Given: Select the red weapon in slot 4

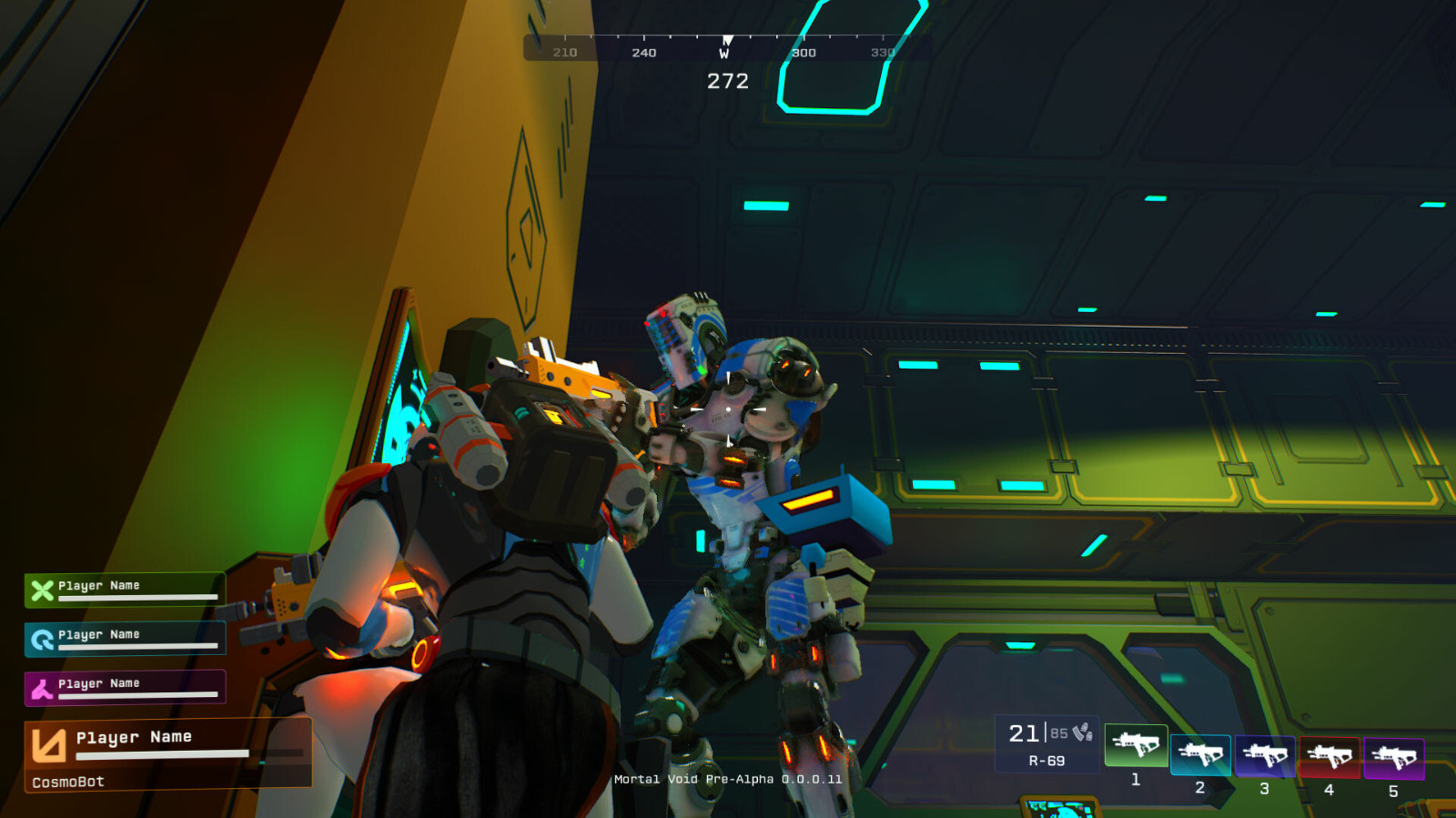Looking at the screenshot, I should [x=1329, y=755].
